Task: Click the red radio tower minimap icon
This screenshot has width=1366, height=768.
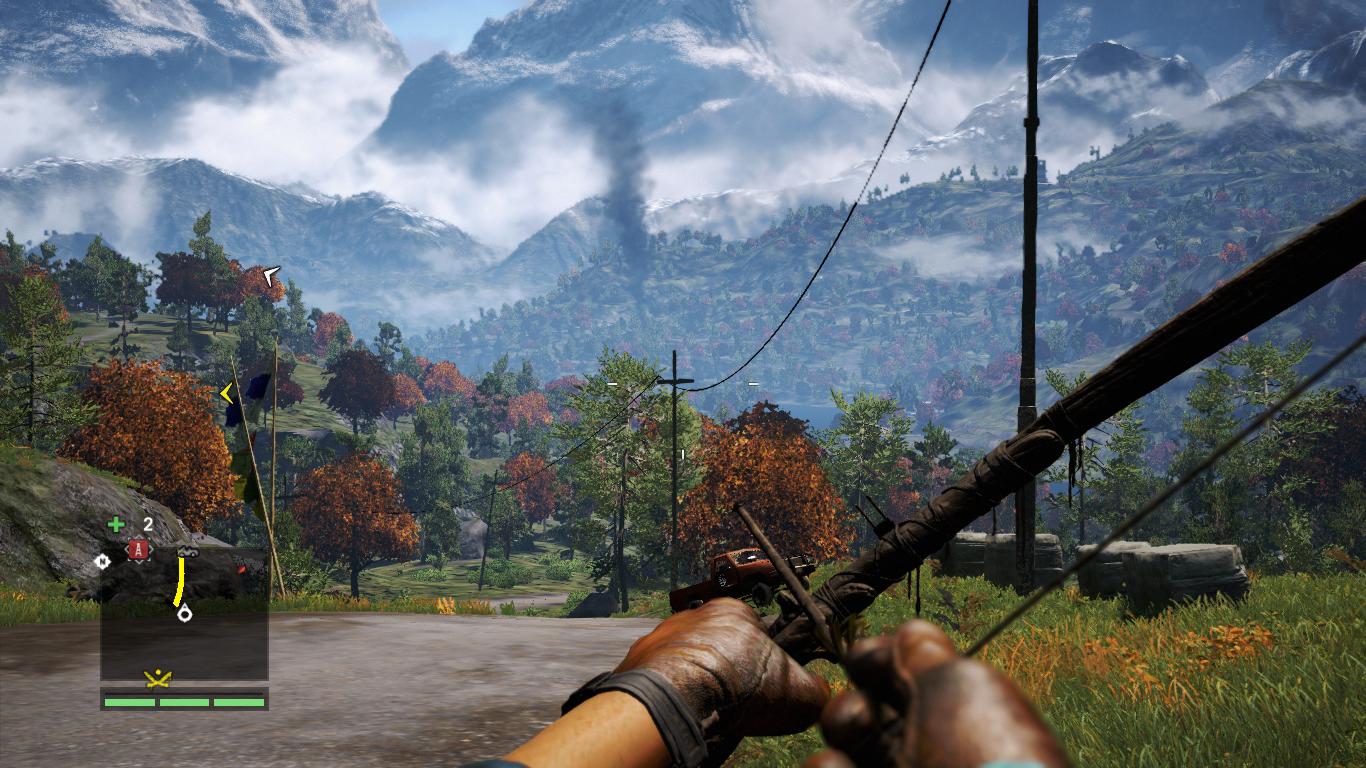Action: click(x=138, y=549)
